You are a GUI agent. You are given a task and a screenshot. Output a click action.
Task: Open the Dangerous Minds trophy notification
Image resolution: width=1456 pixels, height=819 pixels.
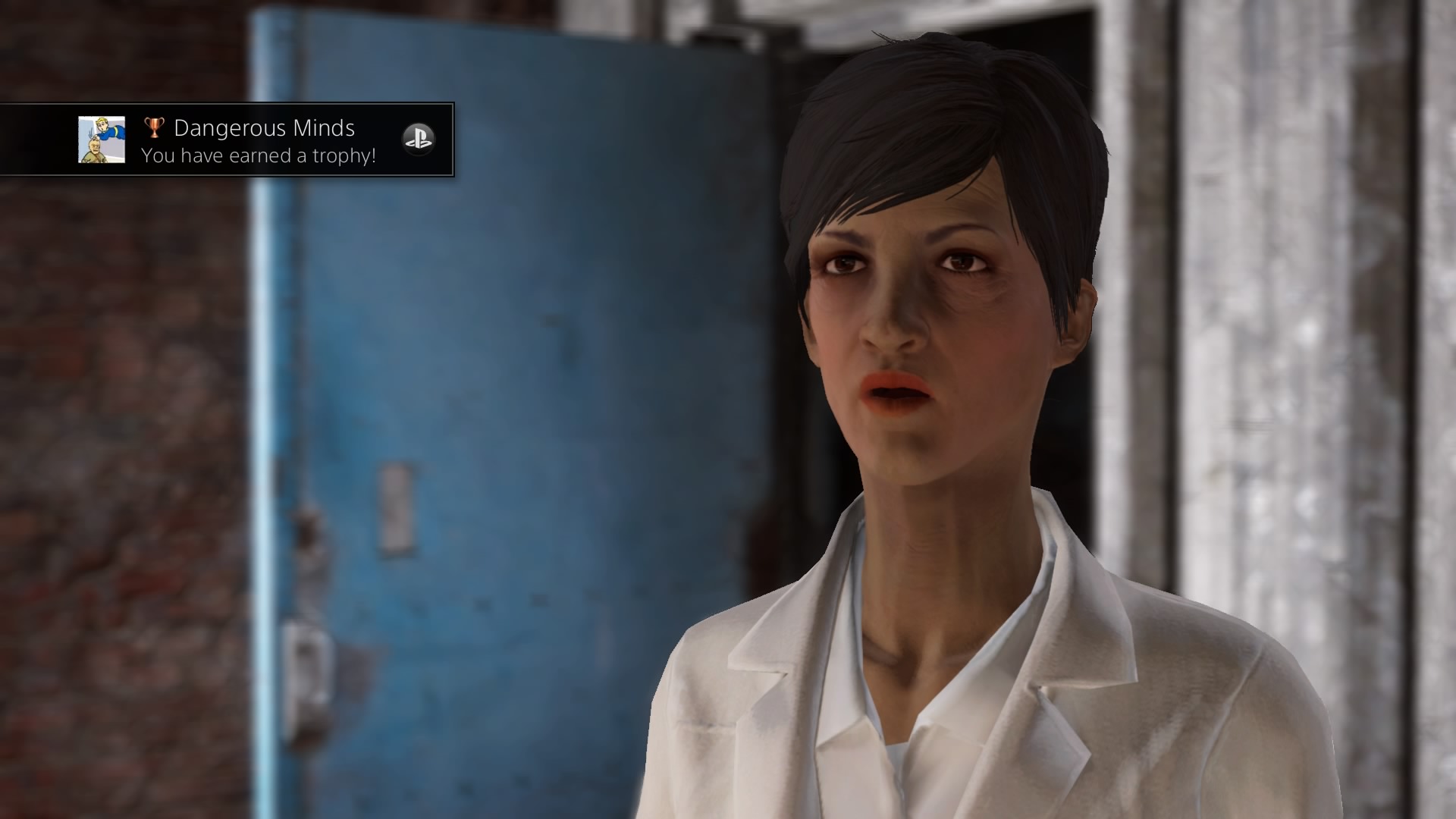pyautogui.click(x=264, y=141)
